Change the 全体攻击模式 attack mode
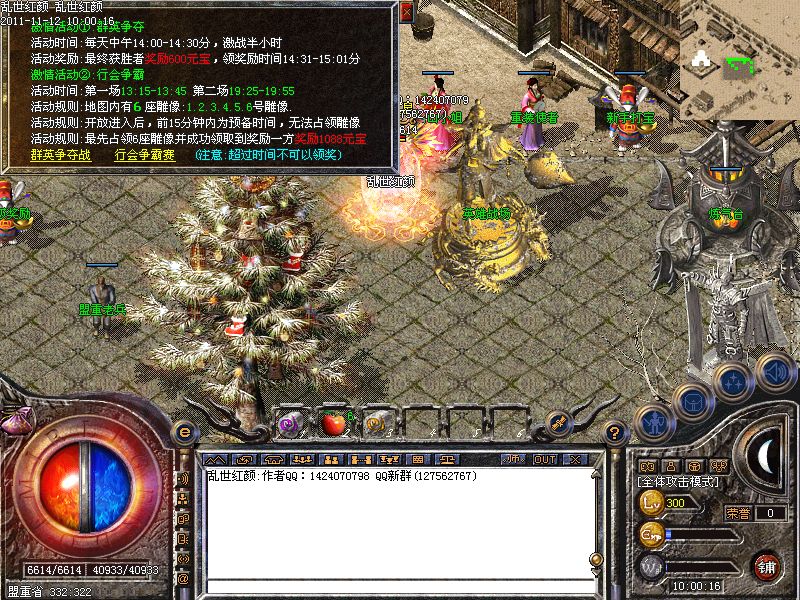800x600 pixels. (x=680, y=482)
